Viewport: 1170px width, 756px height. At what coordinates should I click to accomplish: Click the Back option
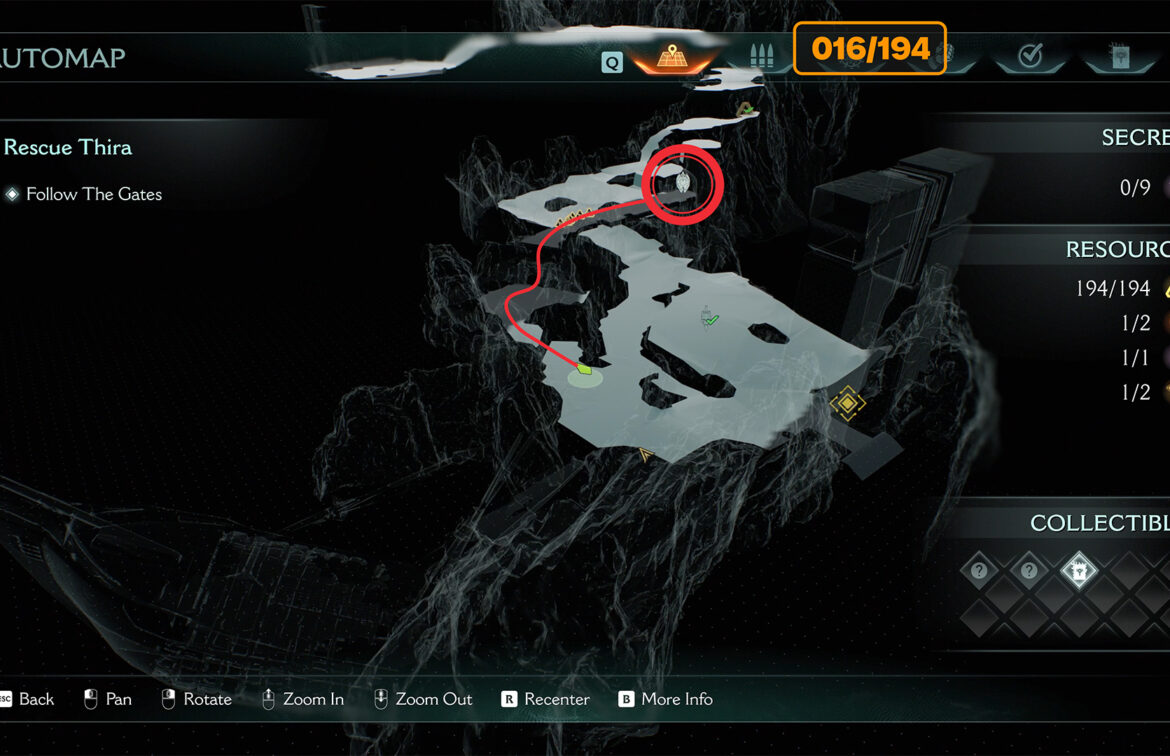pyautogui.click(x=36, y=699)
